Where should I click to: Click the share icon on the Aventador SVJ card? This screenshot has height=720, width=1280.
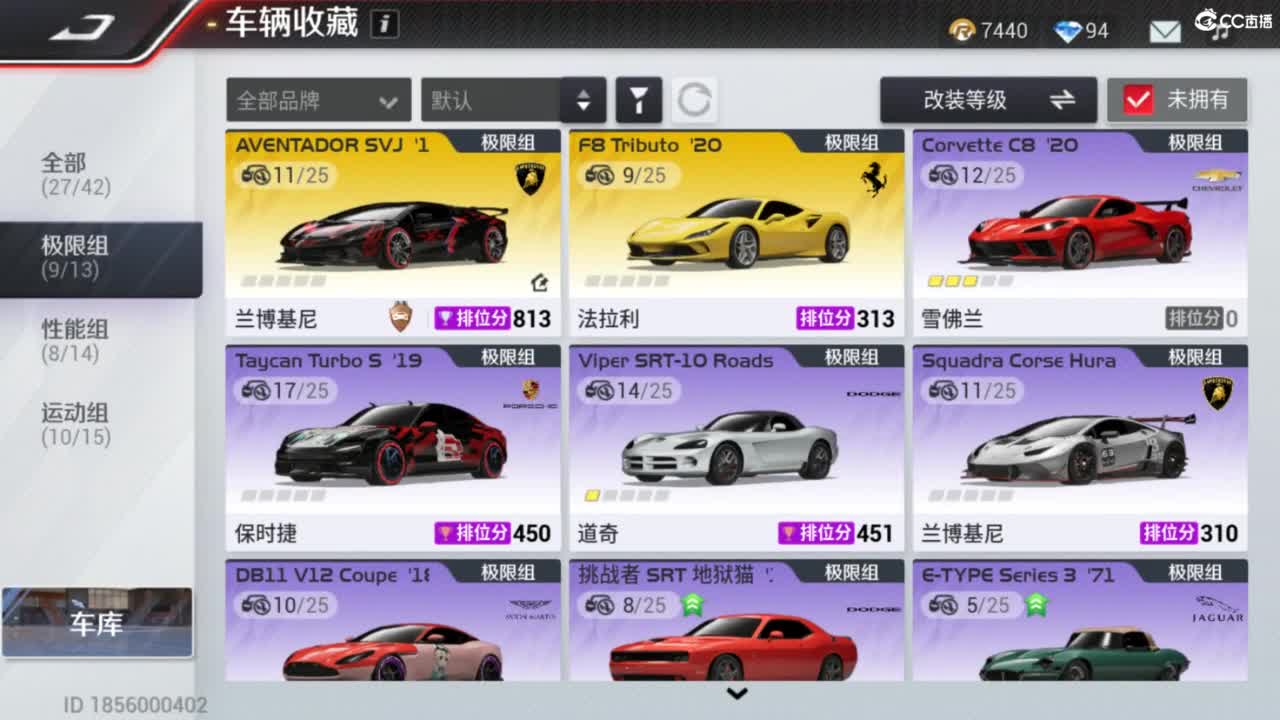(538, 284)
